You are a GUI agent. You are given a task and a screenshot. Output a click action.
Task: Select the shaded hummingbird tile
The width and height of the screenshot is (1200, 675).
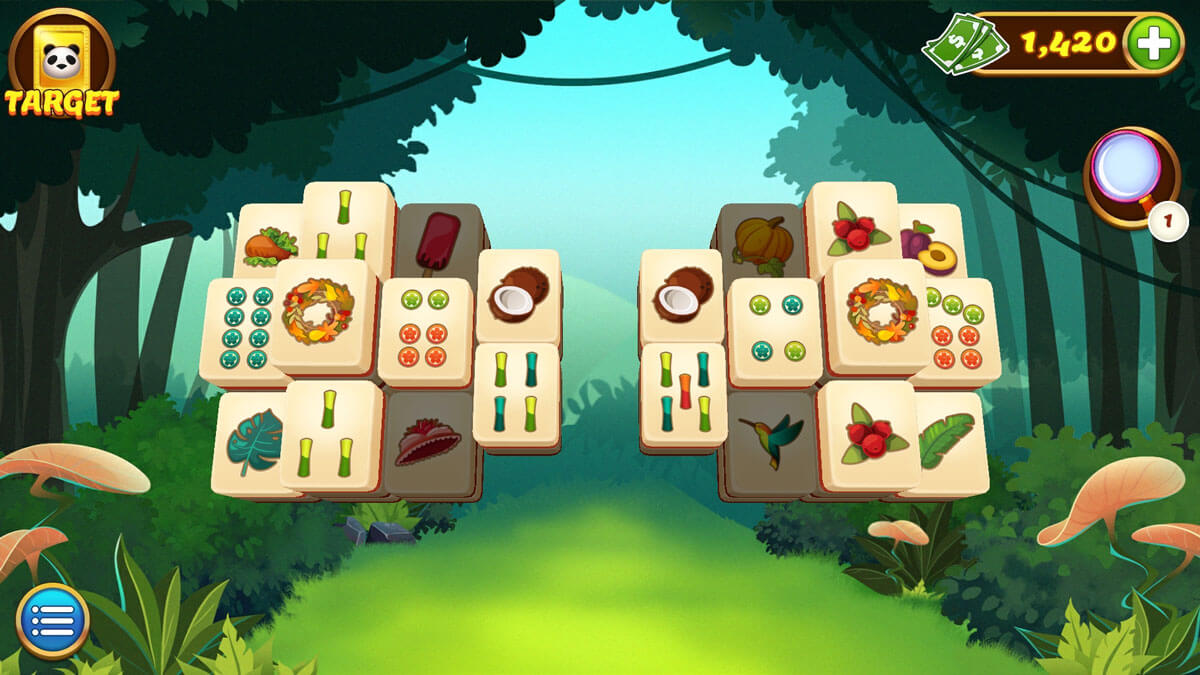[x=771, y=438]
